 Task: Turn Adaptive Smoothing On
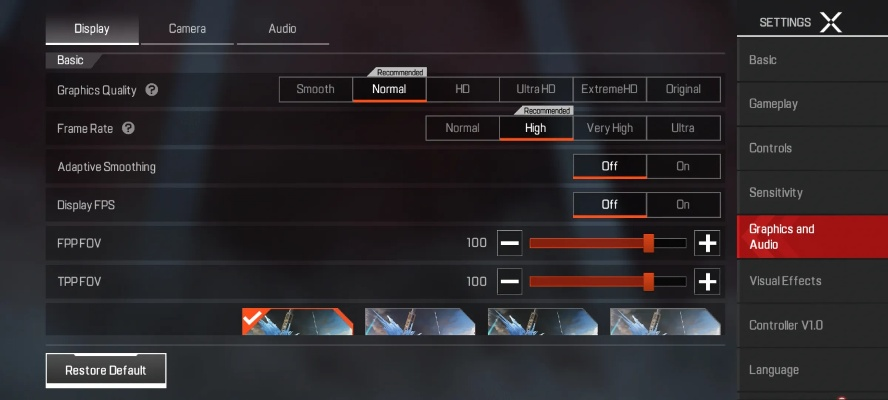pyautogui.click(x=683, y=166)
